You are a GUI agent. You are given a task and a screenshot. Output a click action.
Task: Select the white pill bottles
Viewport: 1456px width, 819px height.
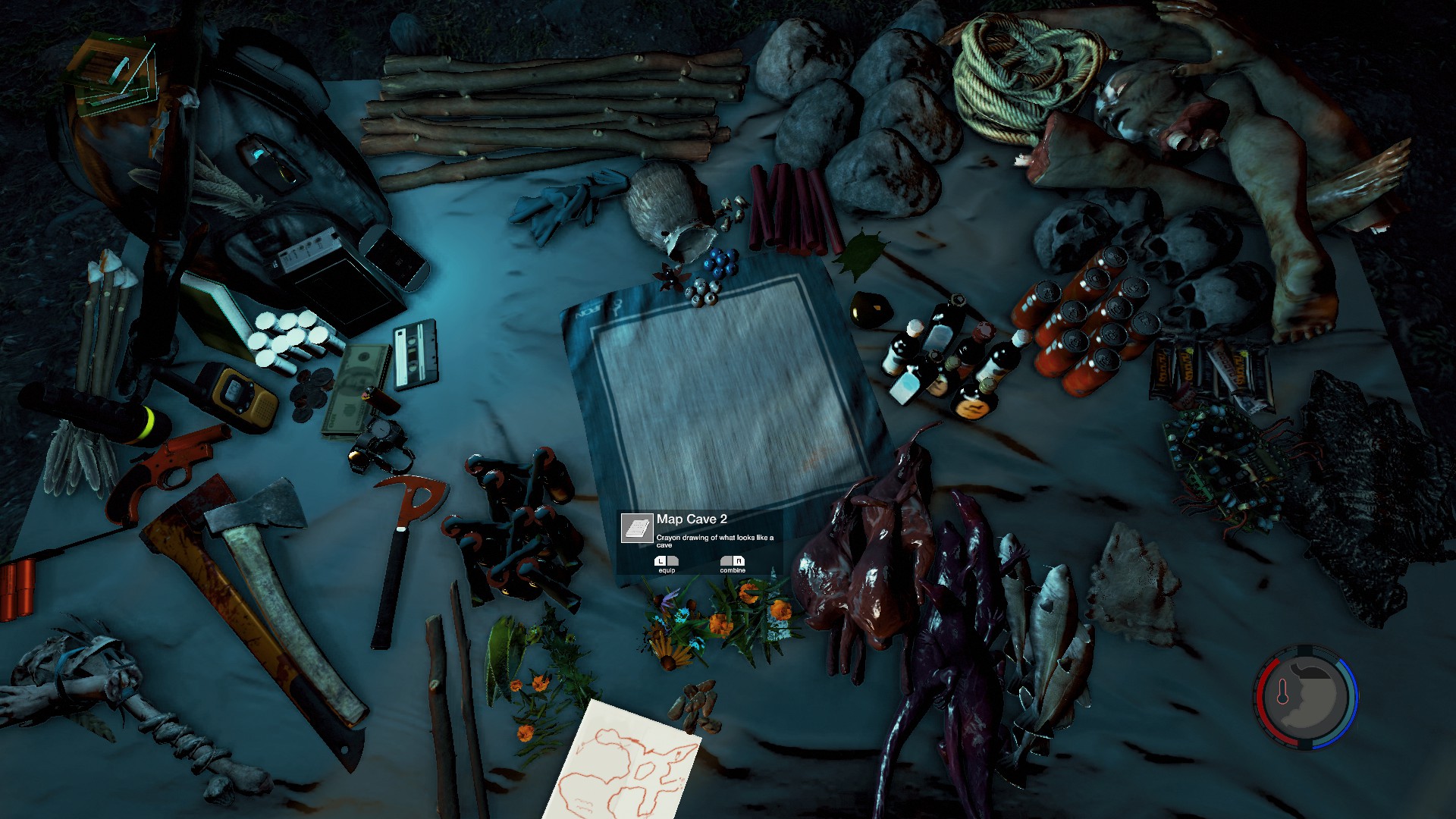click(x=292, y=337)
